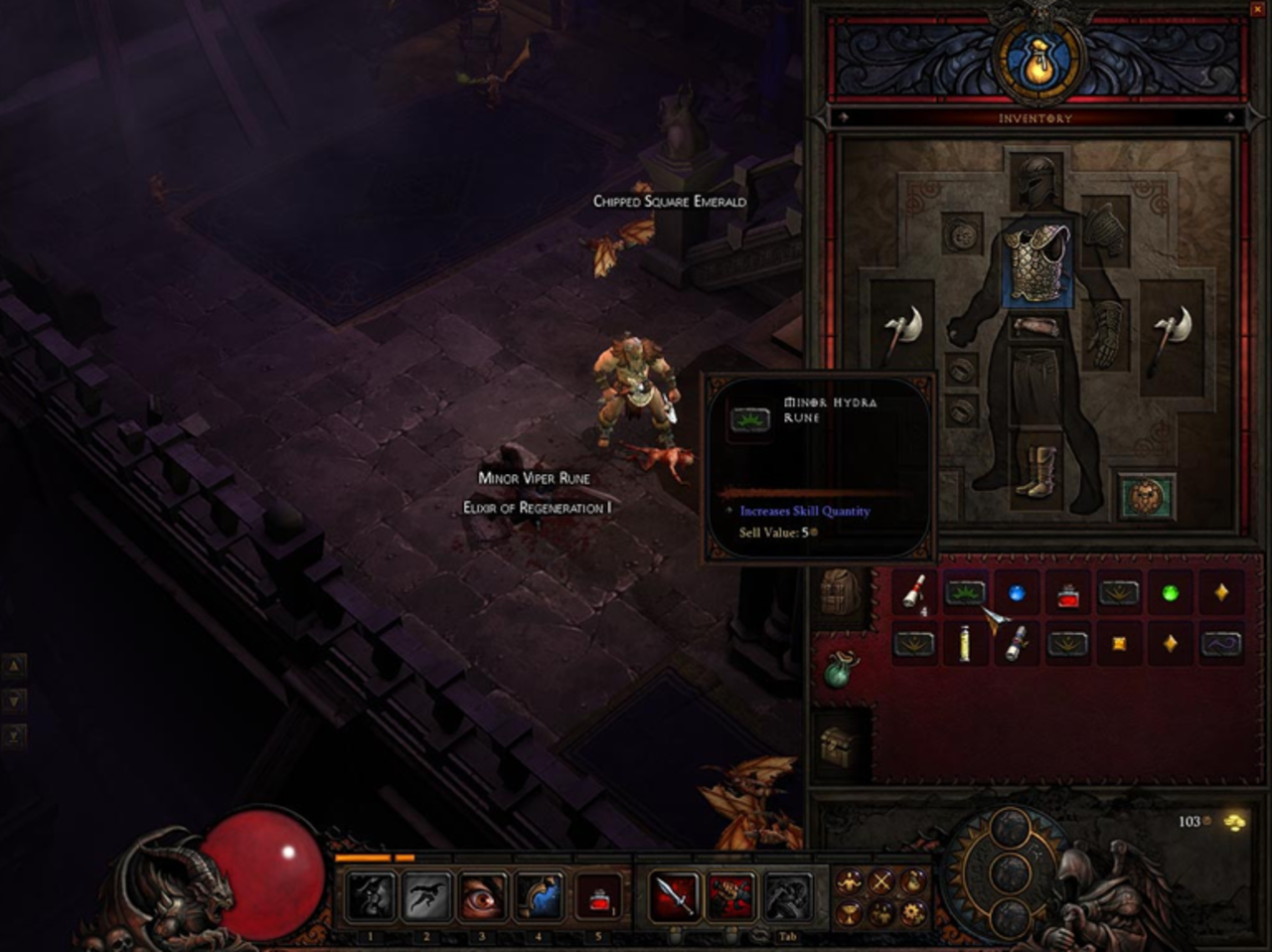Close the Inventory panel
The image size is (1272, 952).
[x=1260, y=10]
